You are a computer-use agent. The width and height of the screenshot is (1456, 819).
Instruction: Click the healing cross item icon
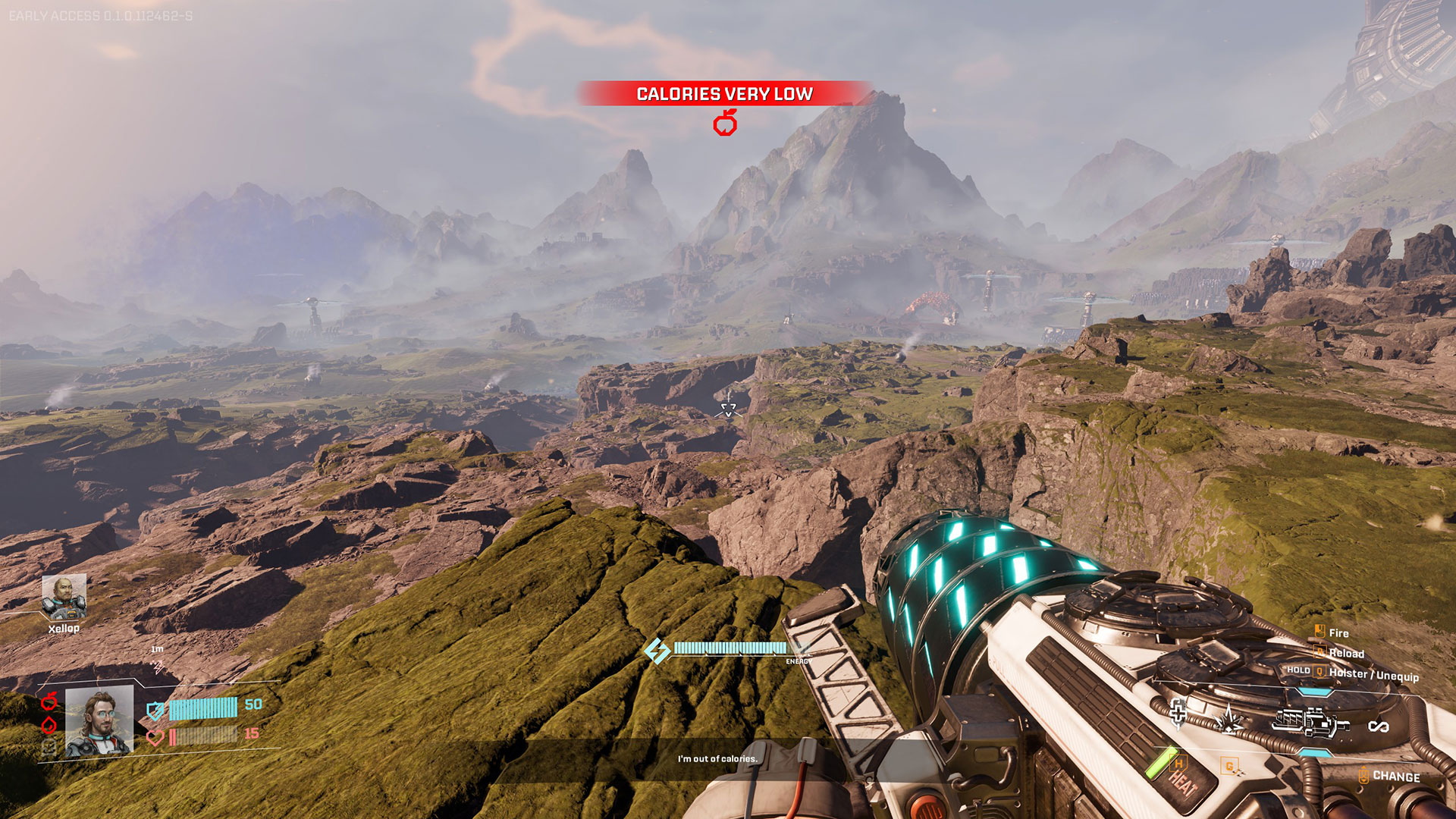click(1178, 713)
